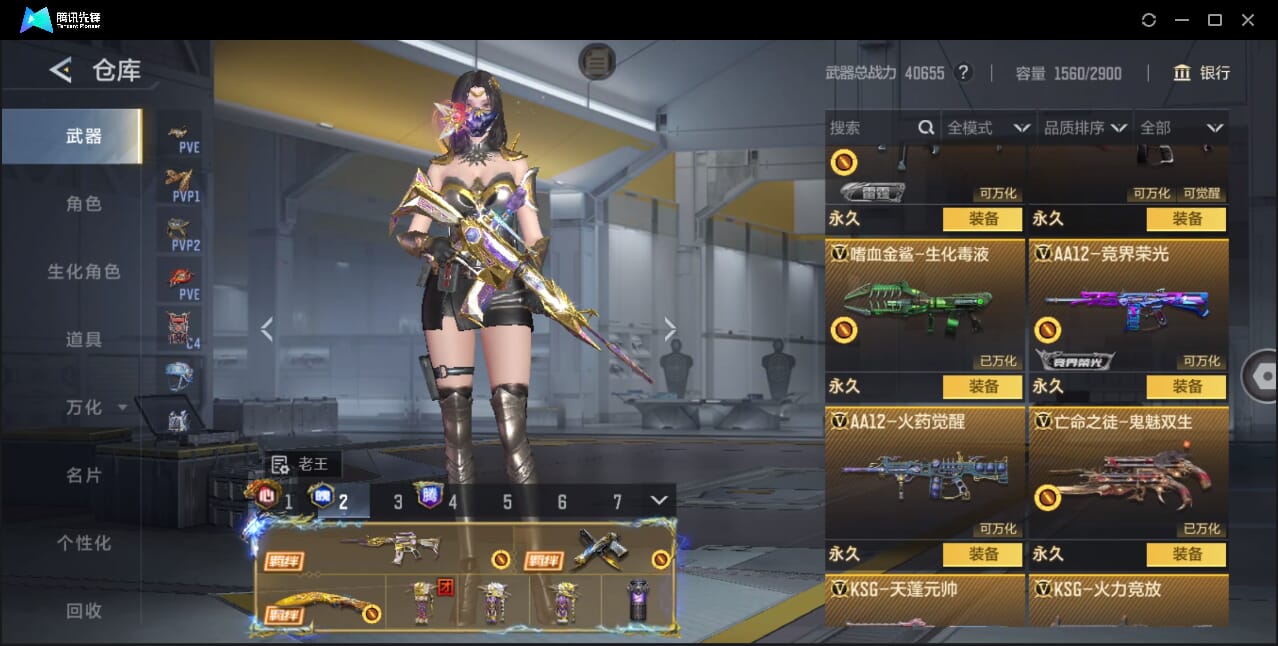Show the weapon power help tooltip
The height and width of the screenshot is (646, 1278).
(x=963, y=73)
